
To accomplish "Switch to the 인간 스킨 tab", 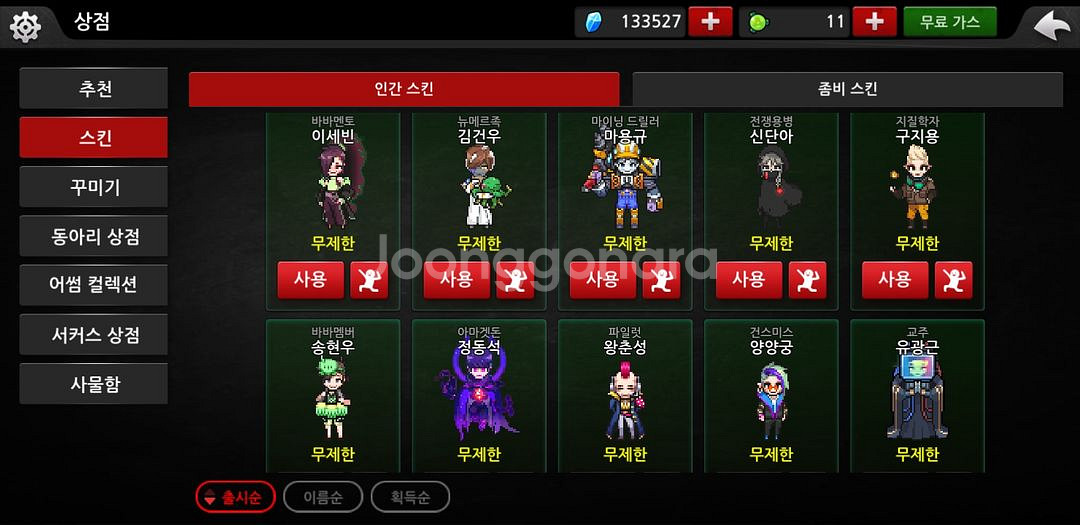I will click(404, 89).
